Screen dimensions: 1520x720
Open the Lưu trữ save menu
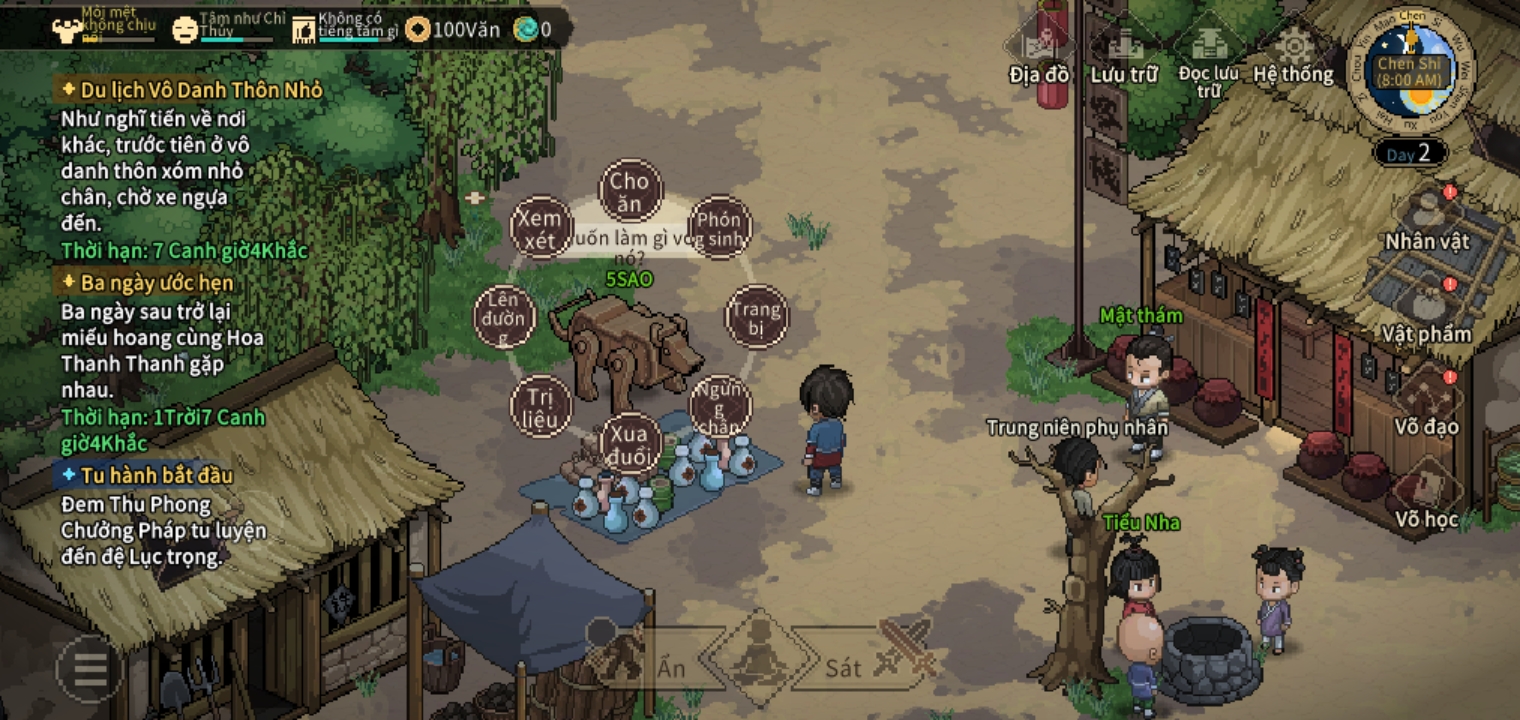pos(1123,55)
